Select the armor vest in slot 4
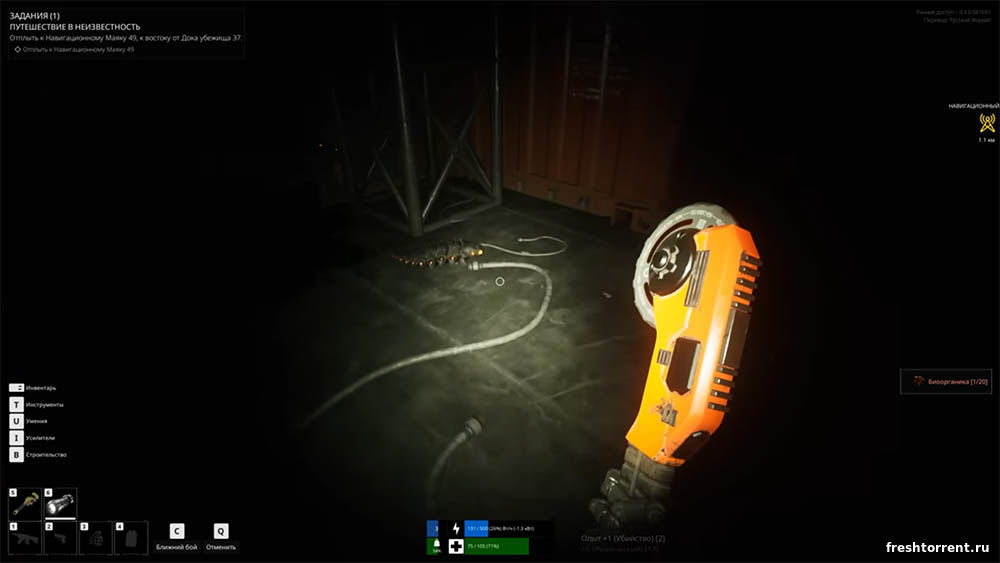Viewport: 1000px width, 563px height. click(x=131, y=538)
